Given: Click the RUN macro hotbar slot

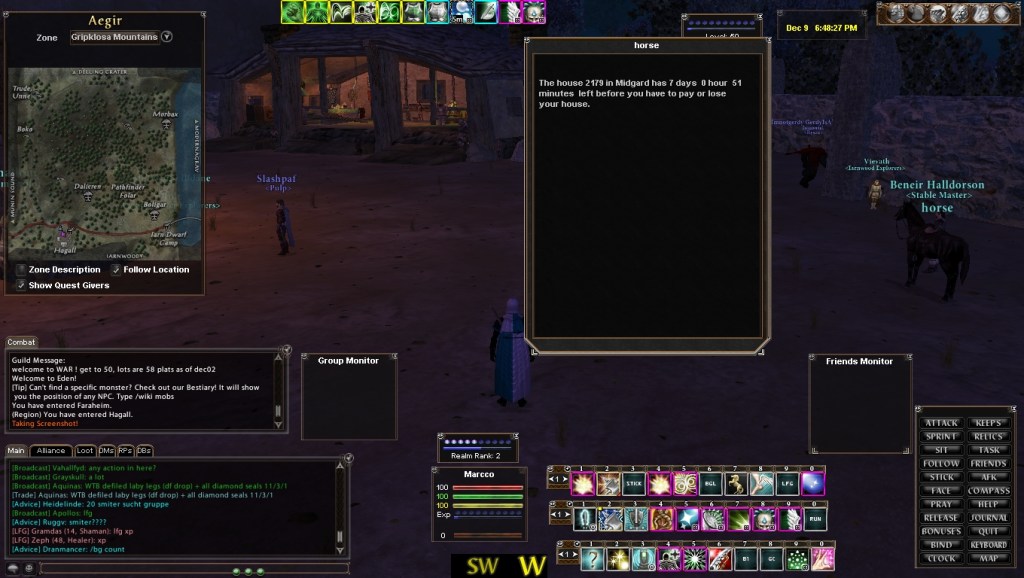Looking at the screenshot, I should coord(815,519).
